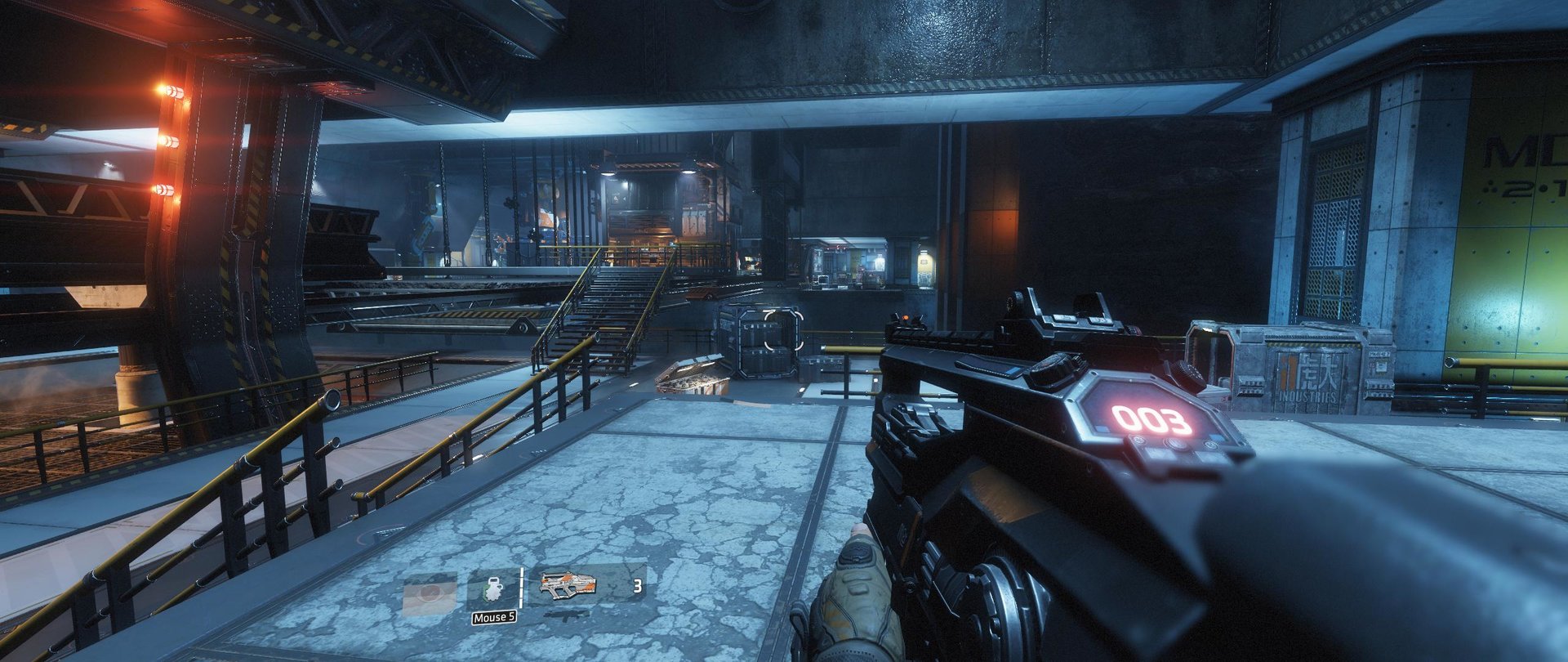
Task: Select the faded tactical ability icon
Action: (430, 594)
